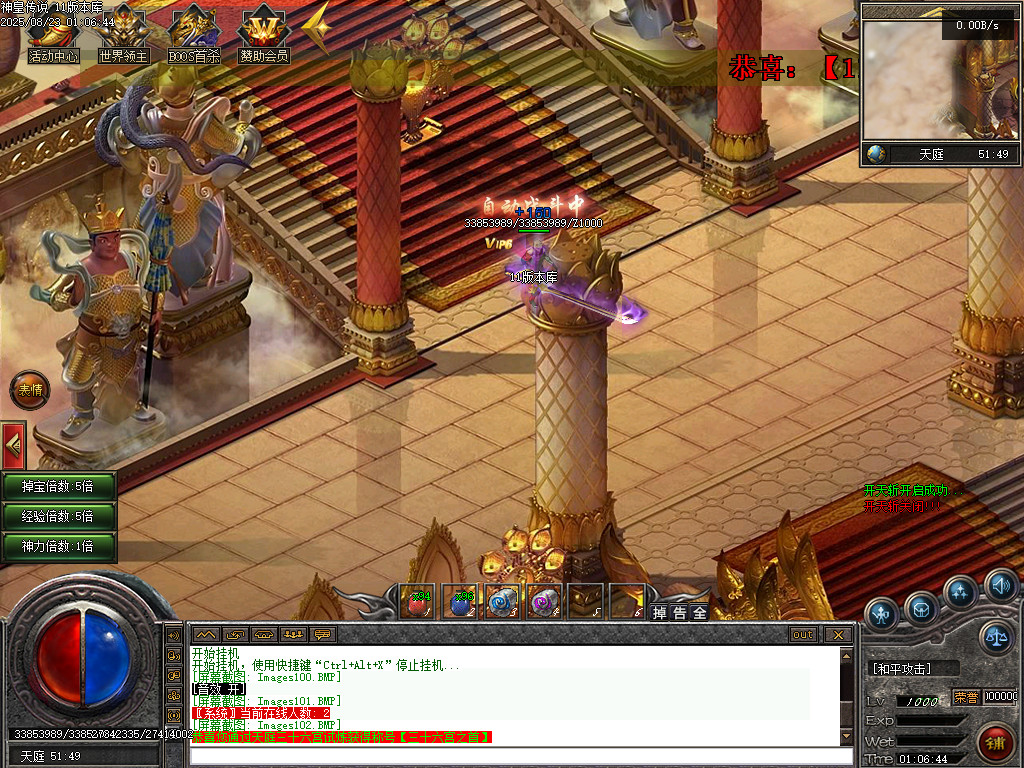This screenshot has height=768, width=1024.
Task: Open the 赞助会员 sponsor member menu
Action: 264,36
